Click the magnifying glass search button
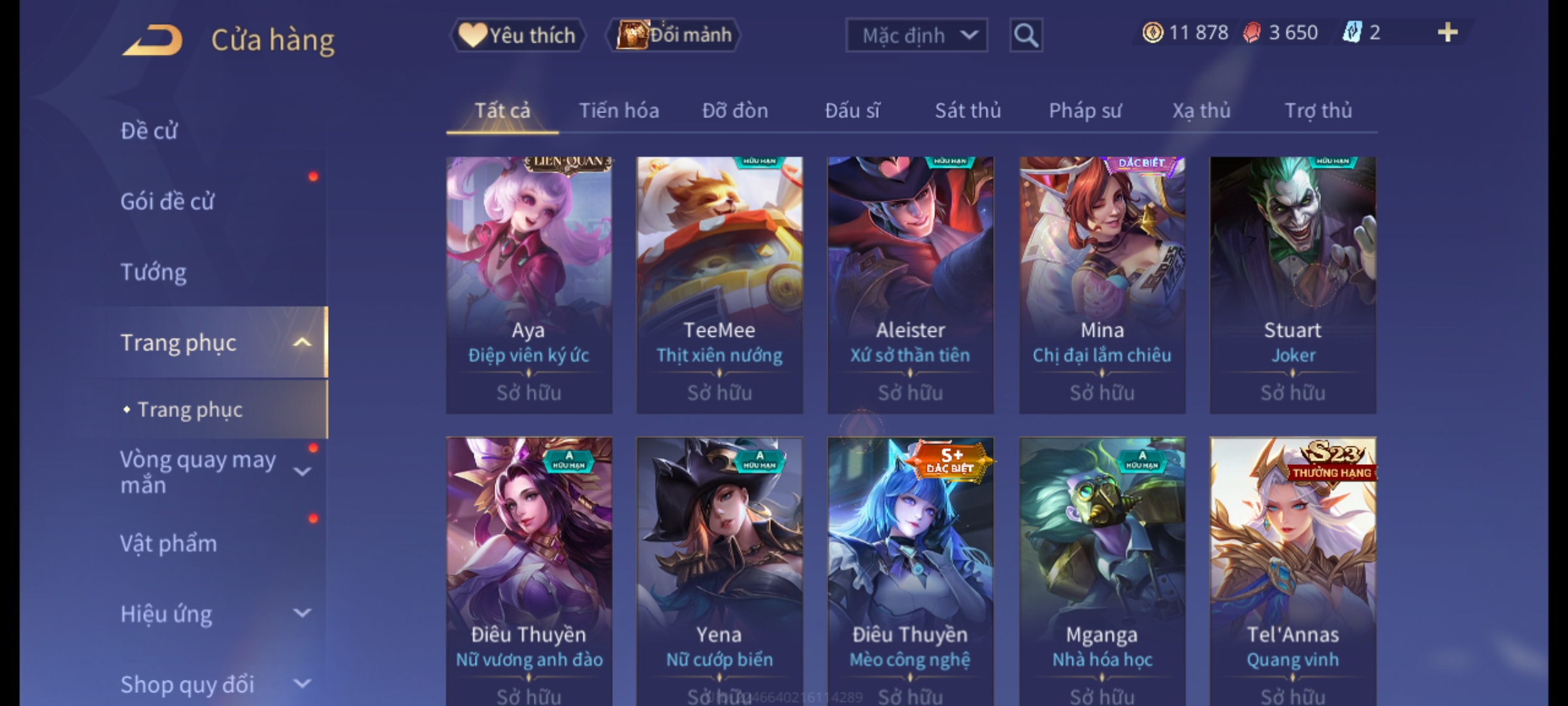This screenshot has width=1568, height=706. tap(1026, 35)
